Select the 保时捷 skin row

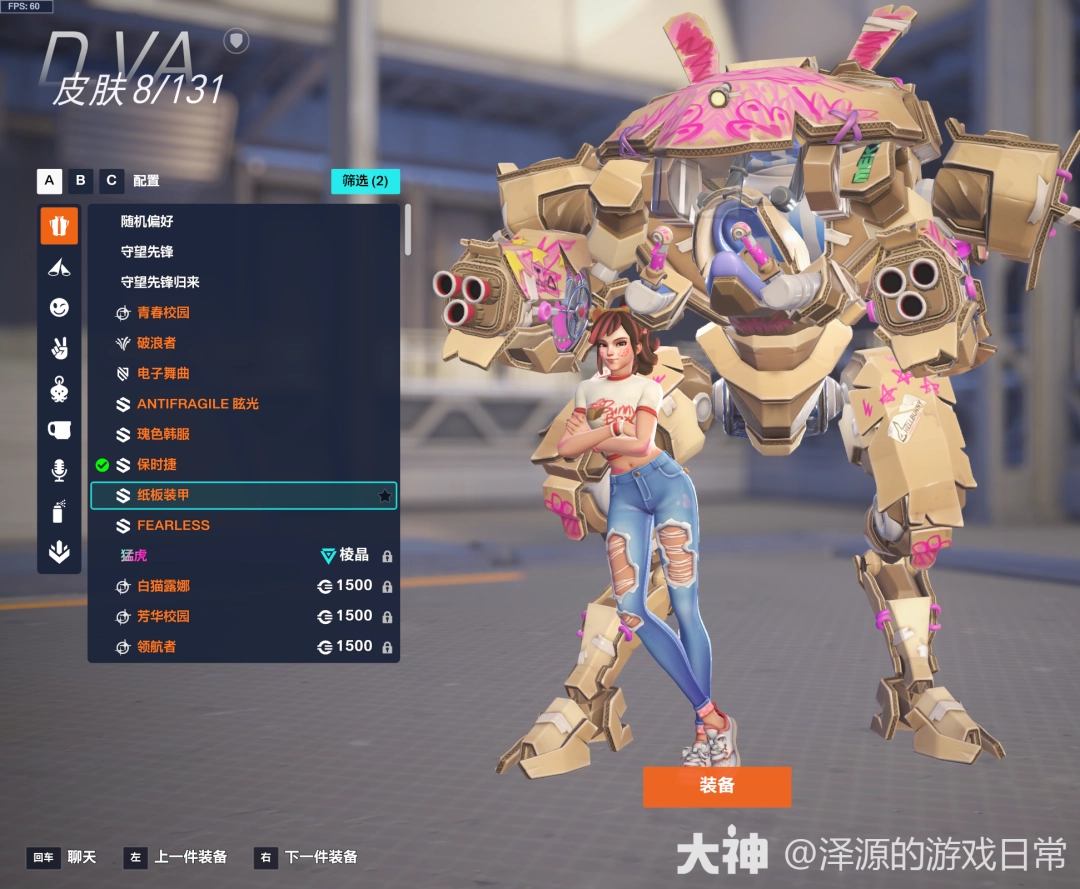click(157, 465)
